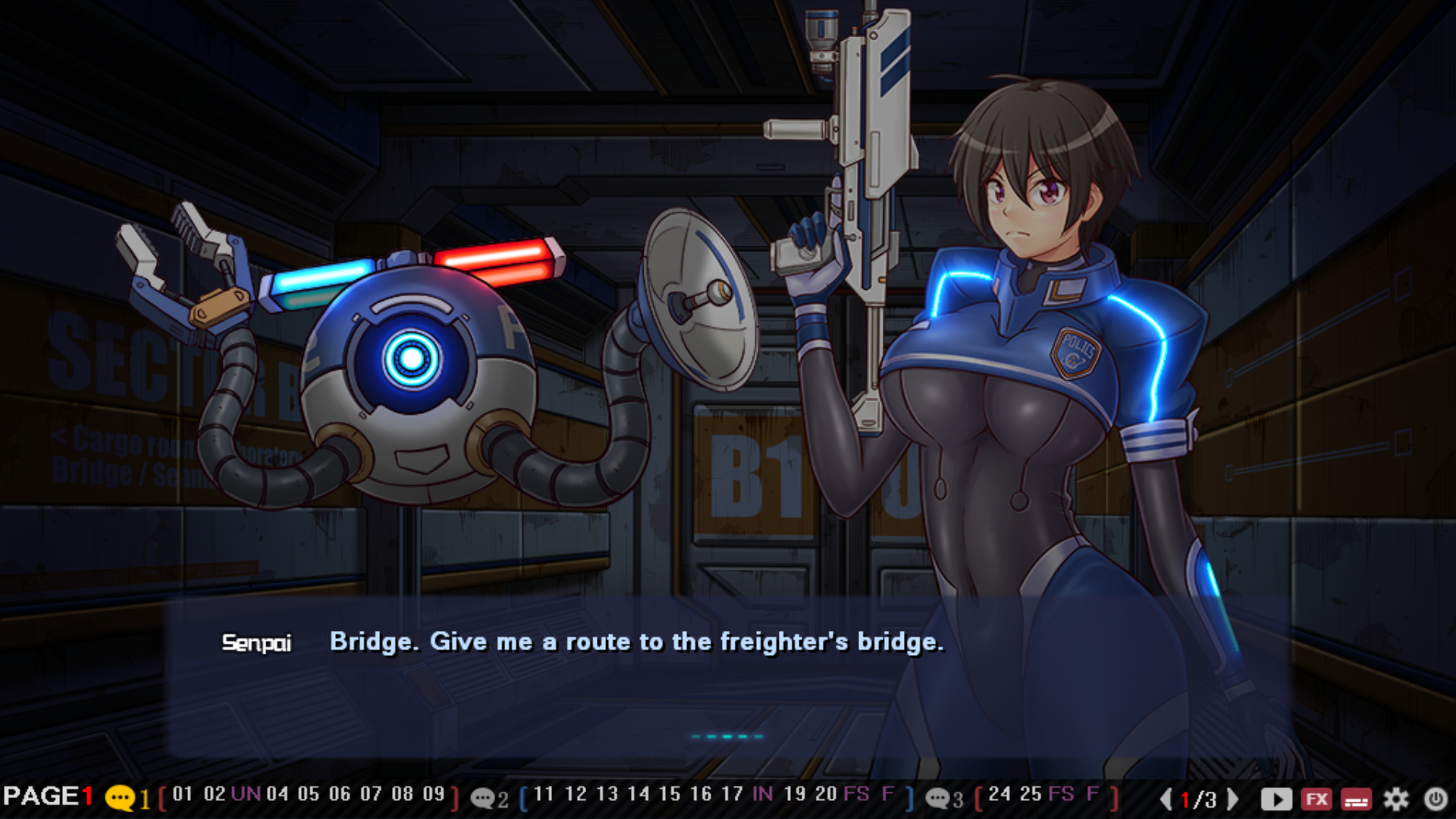Toggle the FX effects button
Screen dimensions: 1456x819
[x=1316, y=799]
